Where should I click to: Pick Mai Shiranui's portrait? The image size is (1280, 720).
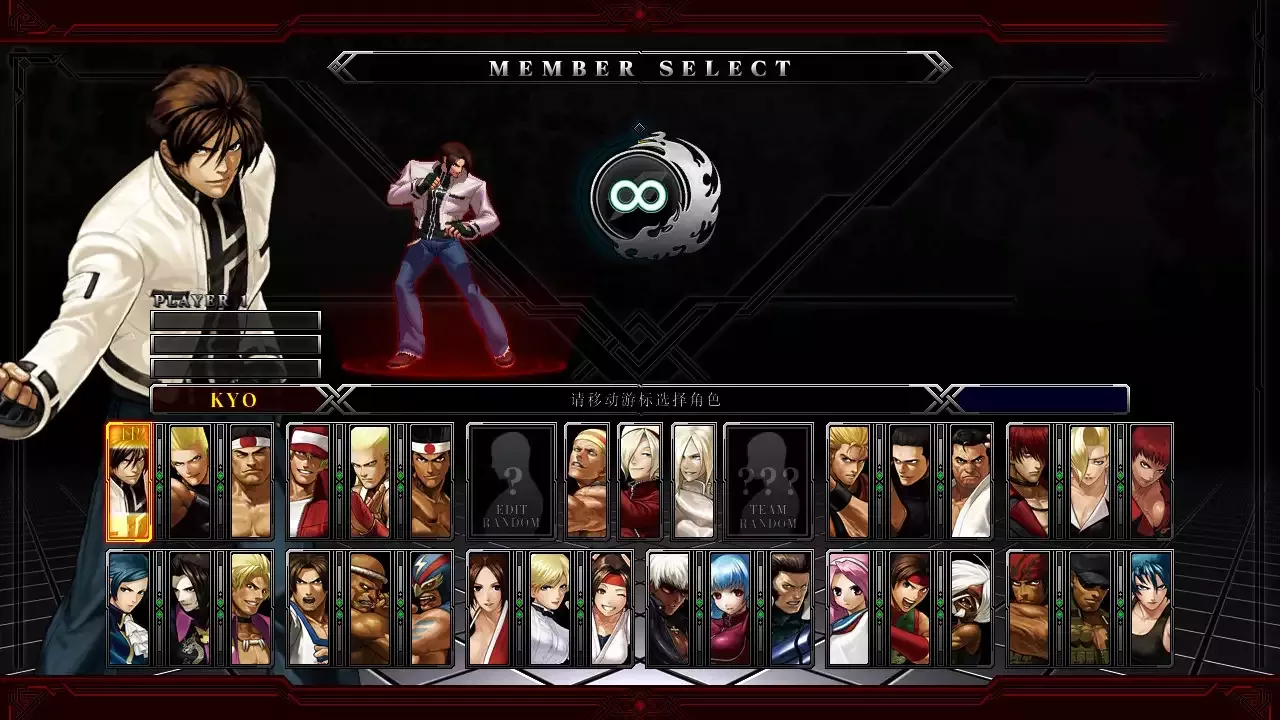pos(489,609)
